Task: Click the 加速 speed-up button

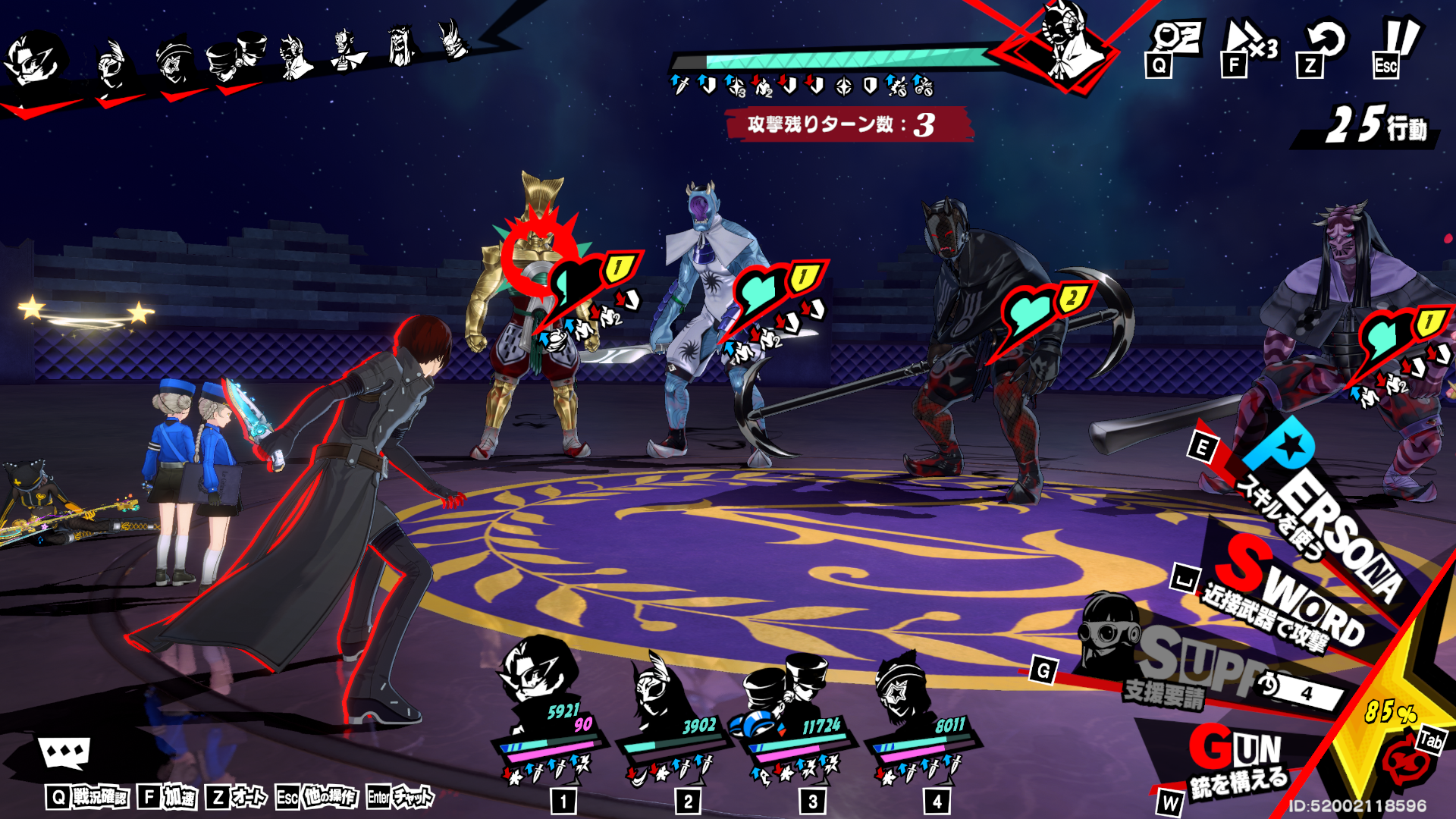Action: 168,797
